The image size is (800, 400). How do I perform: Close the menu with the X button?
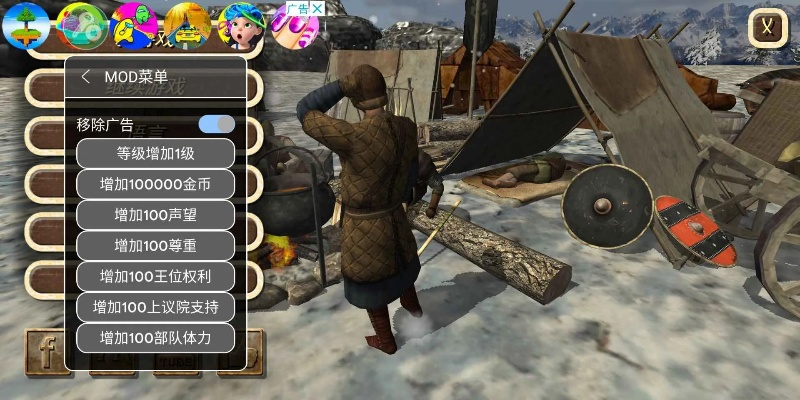pos(767,27)
